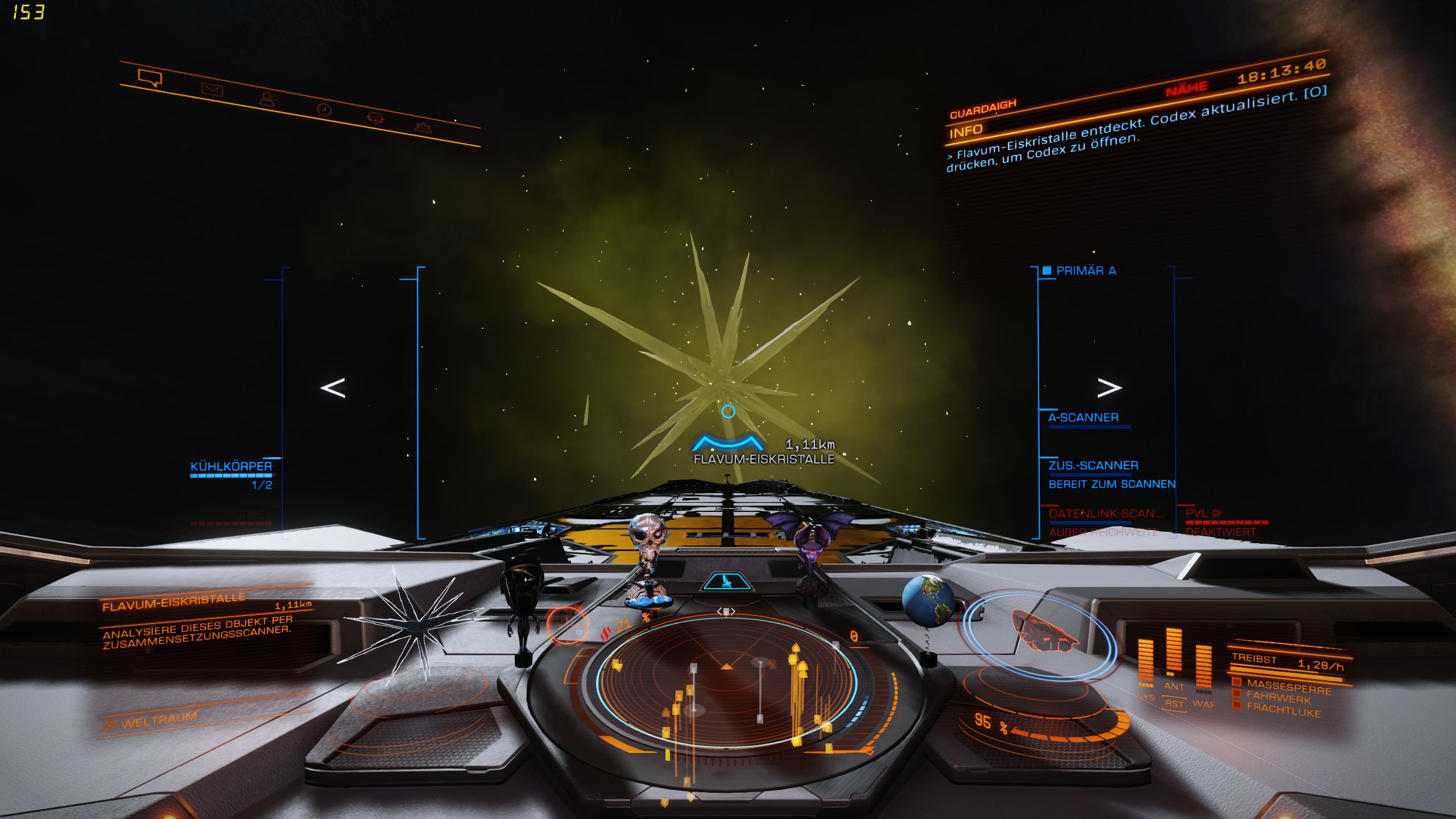Open the chat speech bubble tab
This screenshot has height=819, width=1456.
coord(150,78)
